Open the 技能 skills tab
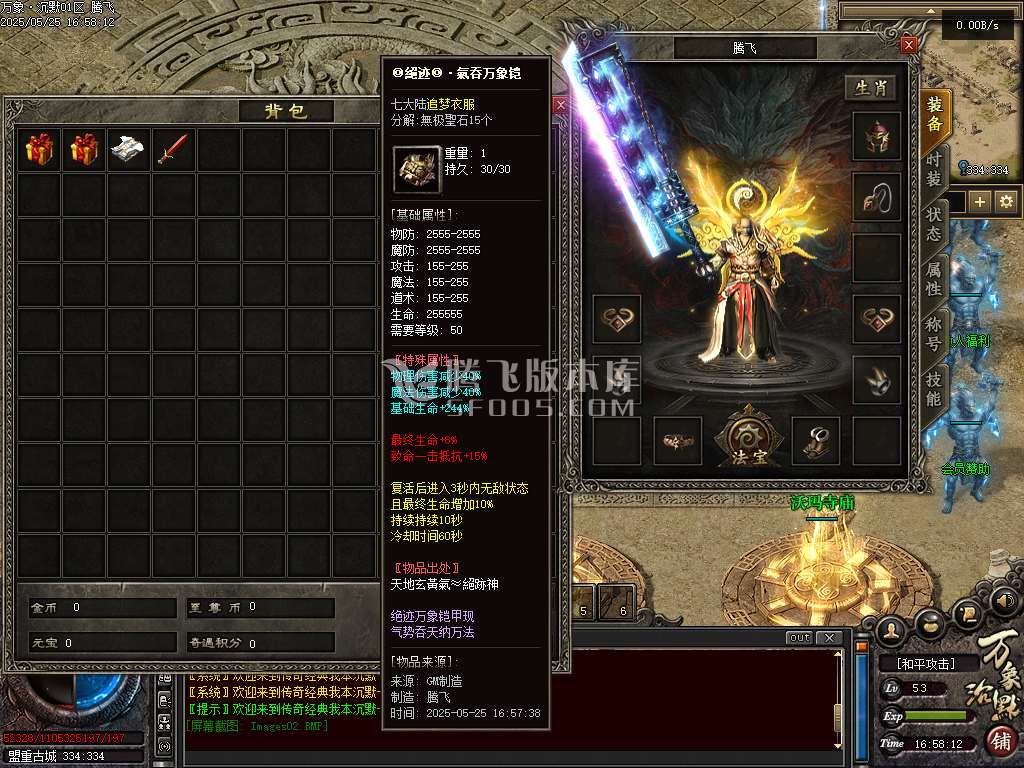Screen dimensions: 1024x768 click(x=933, y=389)
